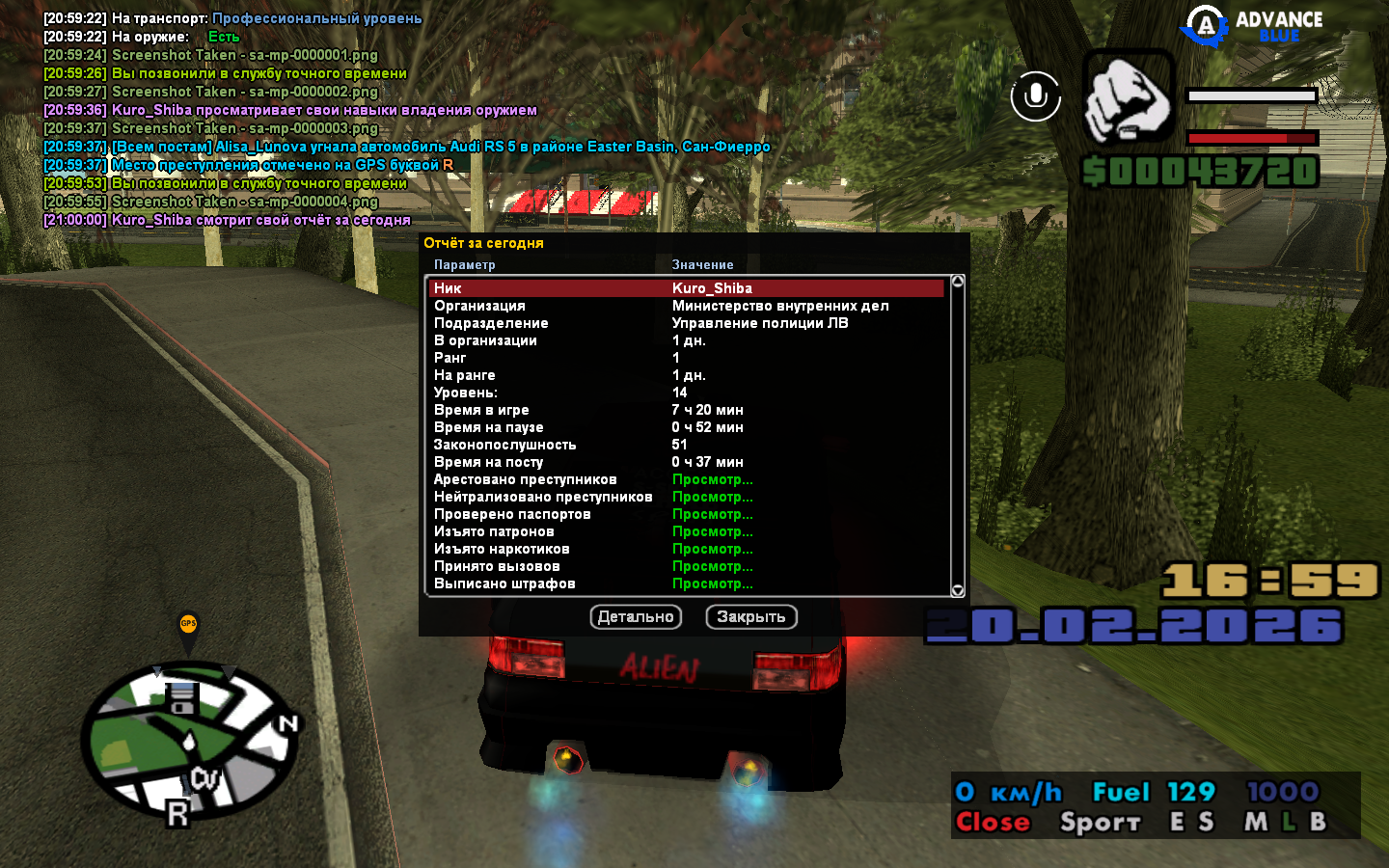Open Арестовано преступников details
This screenshot has width=1389, height=868.
(x=712, y=479)
